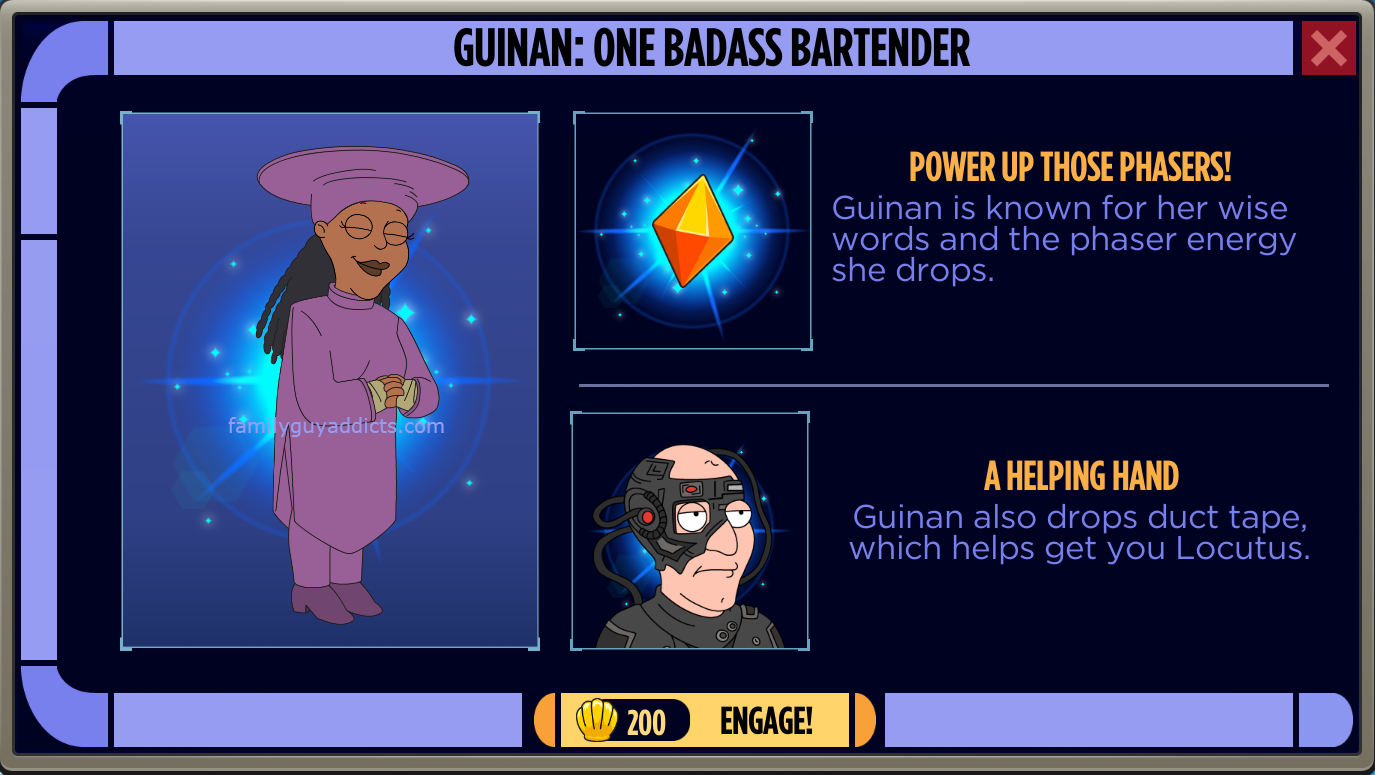Select the Guinan character portrait

pos(330,380)
